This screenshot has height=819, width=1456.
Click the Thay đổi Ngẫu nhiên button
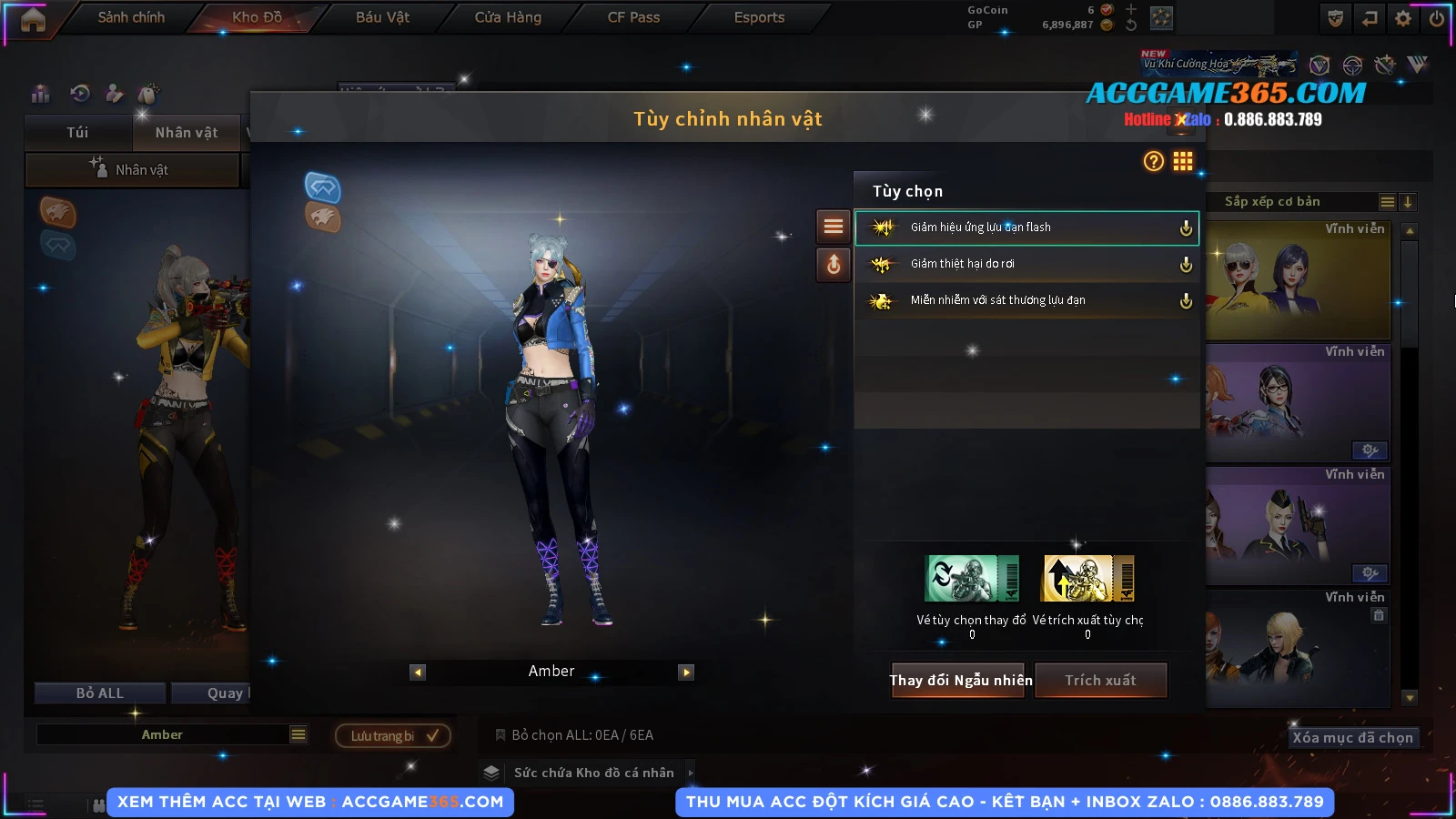(x=960, y=681)
